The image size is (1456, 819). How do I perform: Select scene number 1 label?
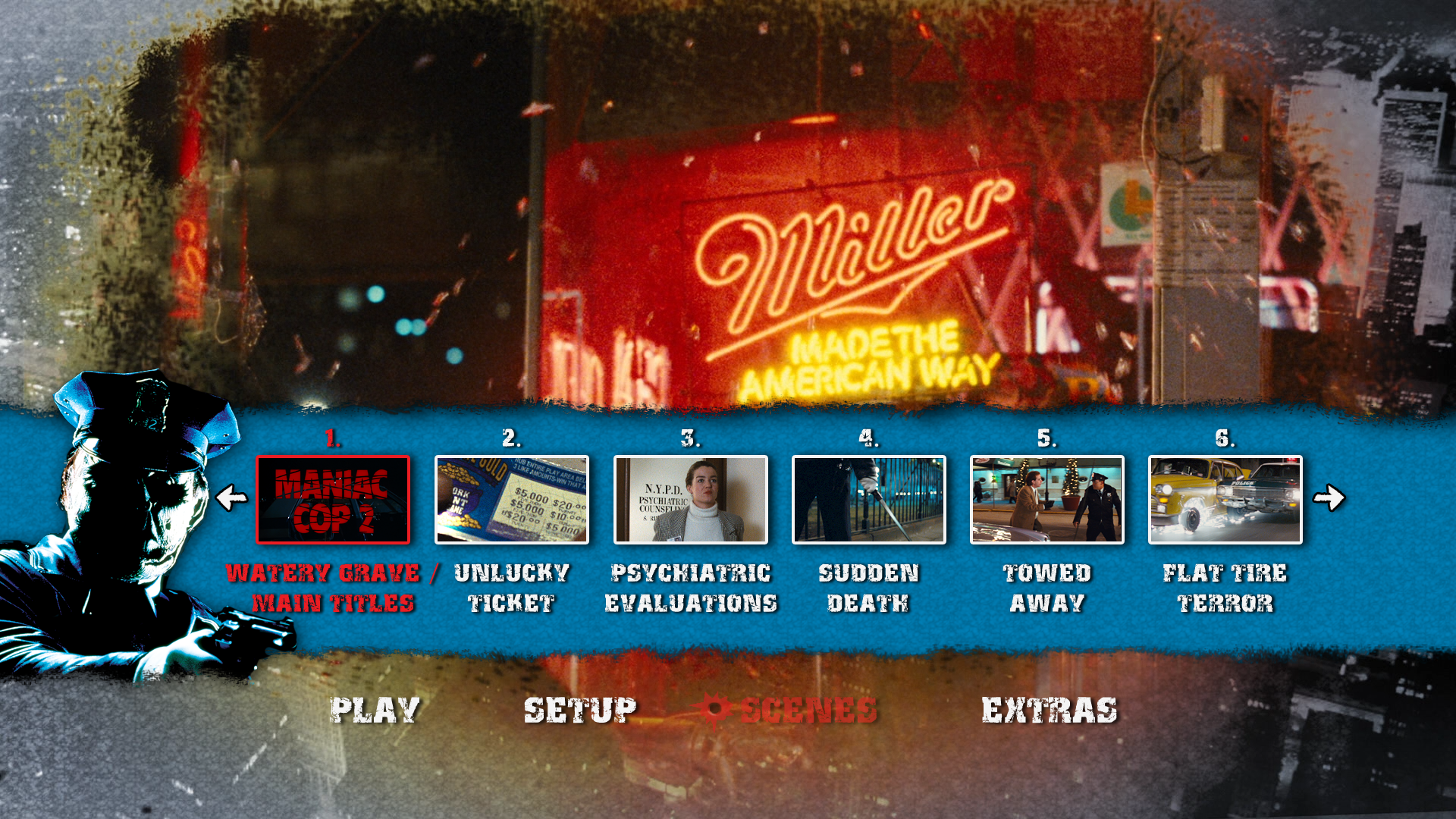332,438
